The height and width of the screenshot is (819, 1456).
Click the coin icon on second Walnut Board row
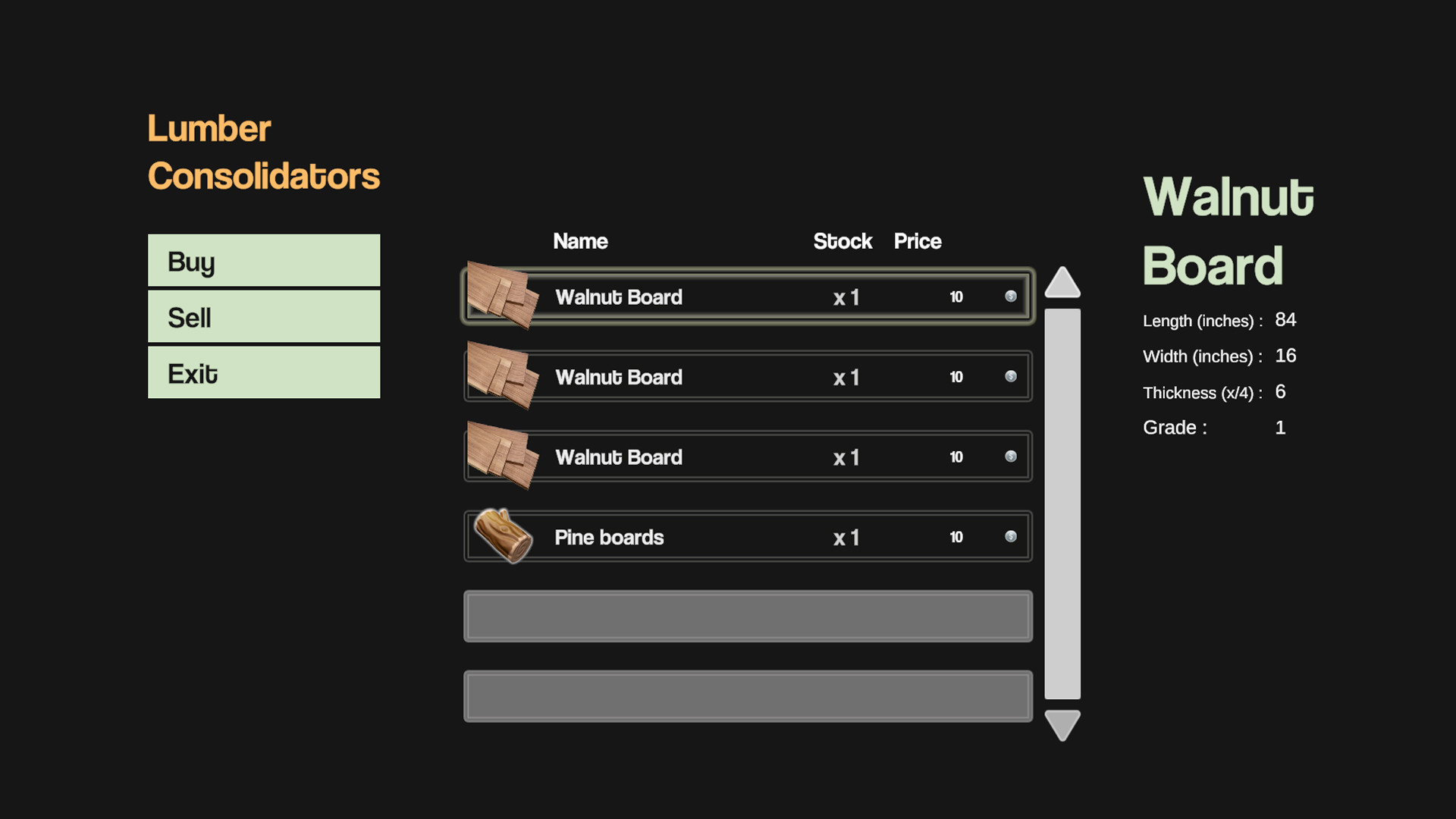1011,376
